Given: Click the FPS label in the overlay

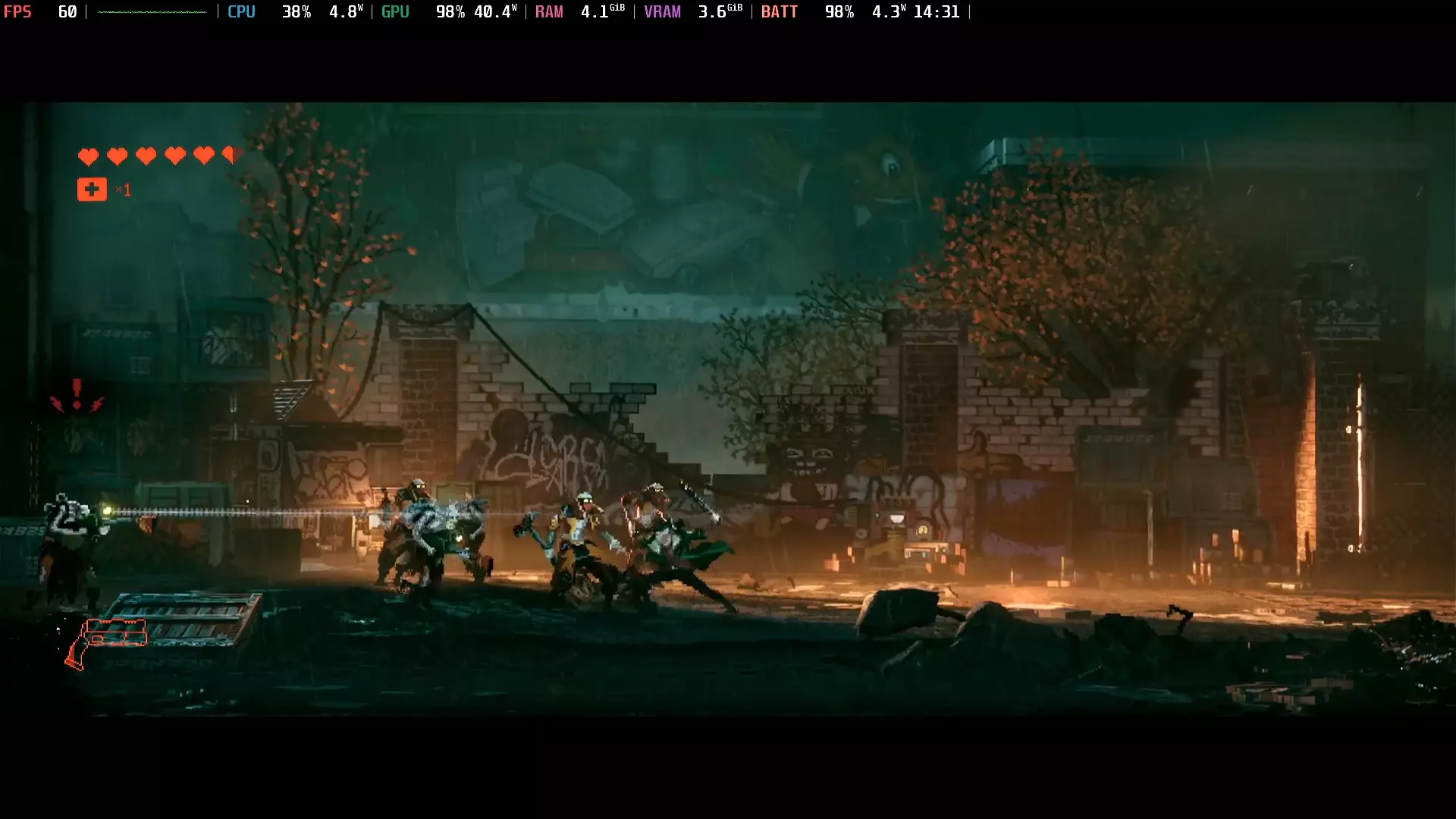Looking at the screenshot, I should [18, 11].
